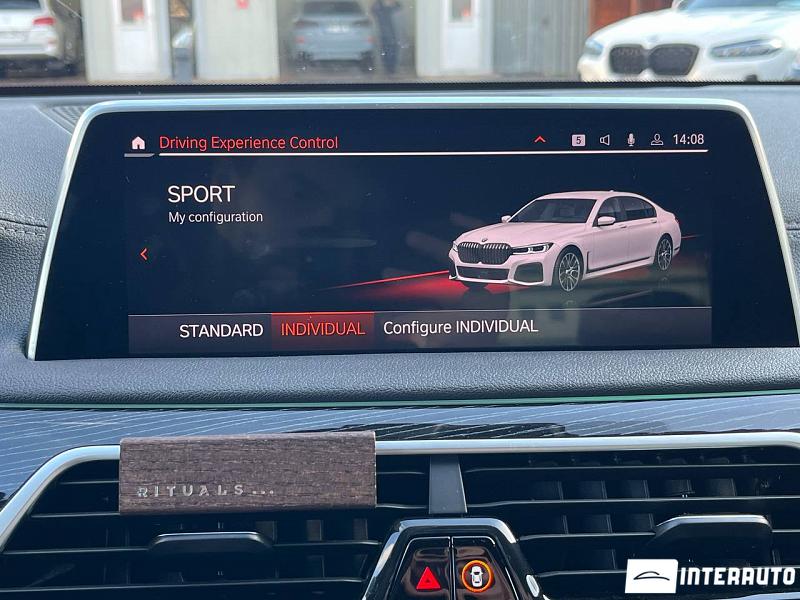Image resolution: width=800 pixels, height=600 pixels.
Task: Open the Driving Experience Control title
Action: (x=248, y=143)
